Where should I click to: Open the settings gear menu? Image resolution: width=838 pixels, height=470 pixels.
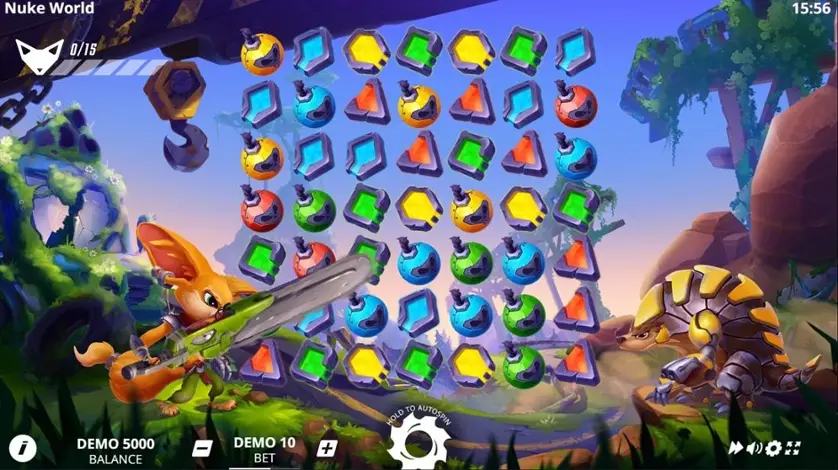[773, 448]
